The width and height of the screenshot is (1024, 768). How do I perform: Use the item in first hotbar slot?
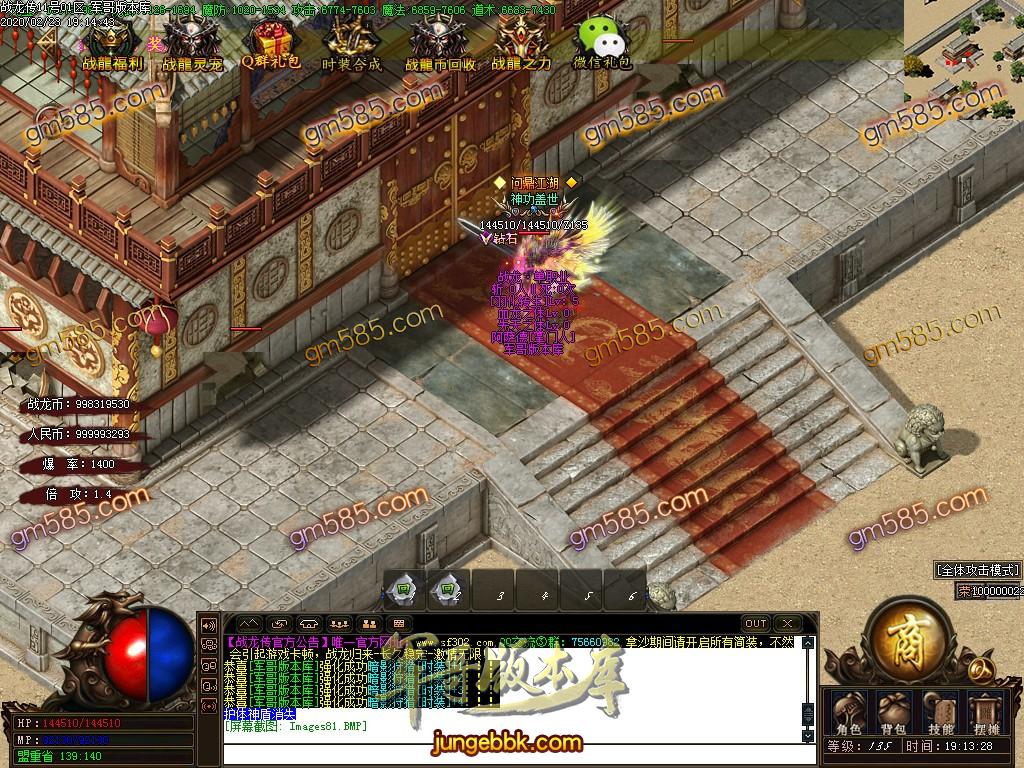pyautogui.click(x=403, y=590)
